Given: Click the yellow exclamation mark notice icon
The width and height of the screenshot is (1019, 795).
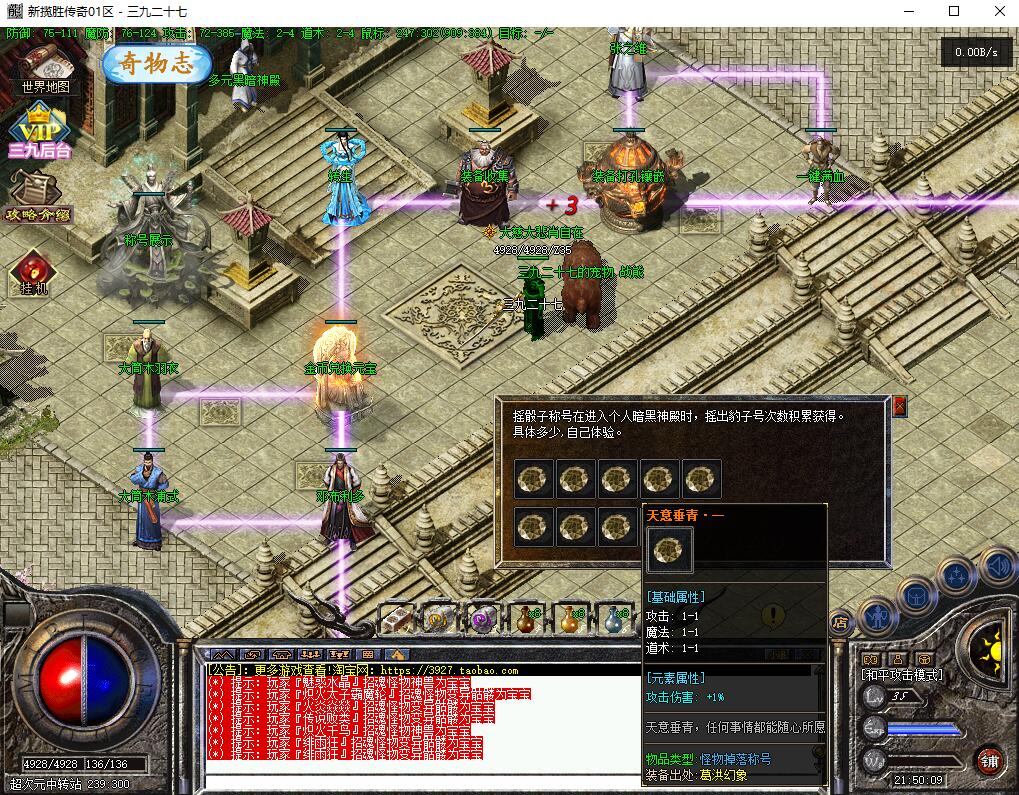Looking at the screenshot, I should pyautogui.click(x=772, y=614).
